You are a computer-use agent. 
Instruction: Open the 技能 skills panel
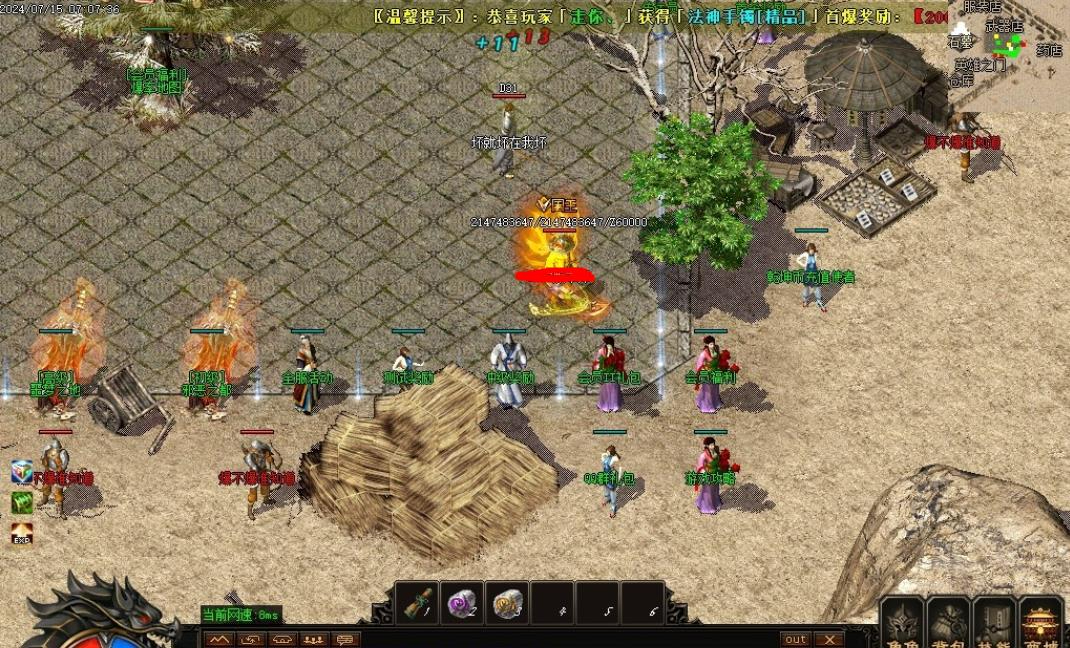pyautogui.click(x=994, y=624)
